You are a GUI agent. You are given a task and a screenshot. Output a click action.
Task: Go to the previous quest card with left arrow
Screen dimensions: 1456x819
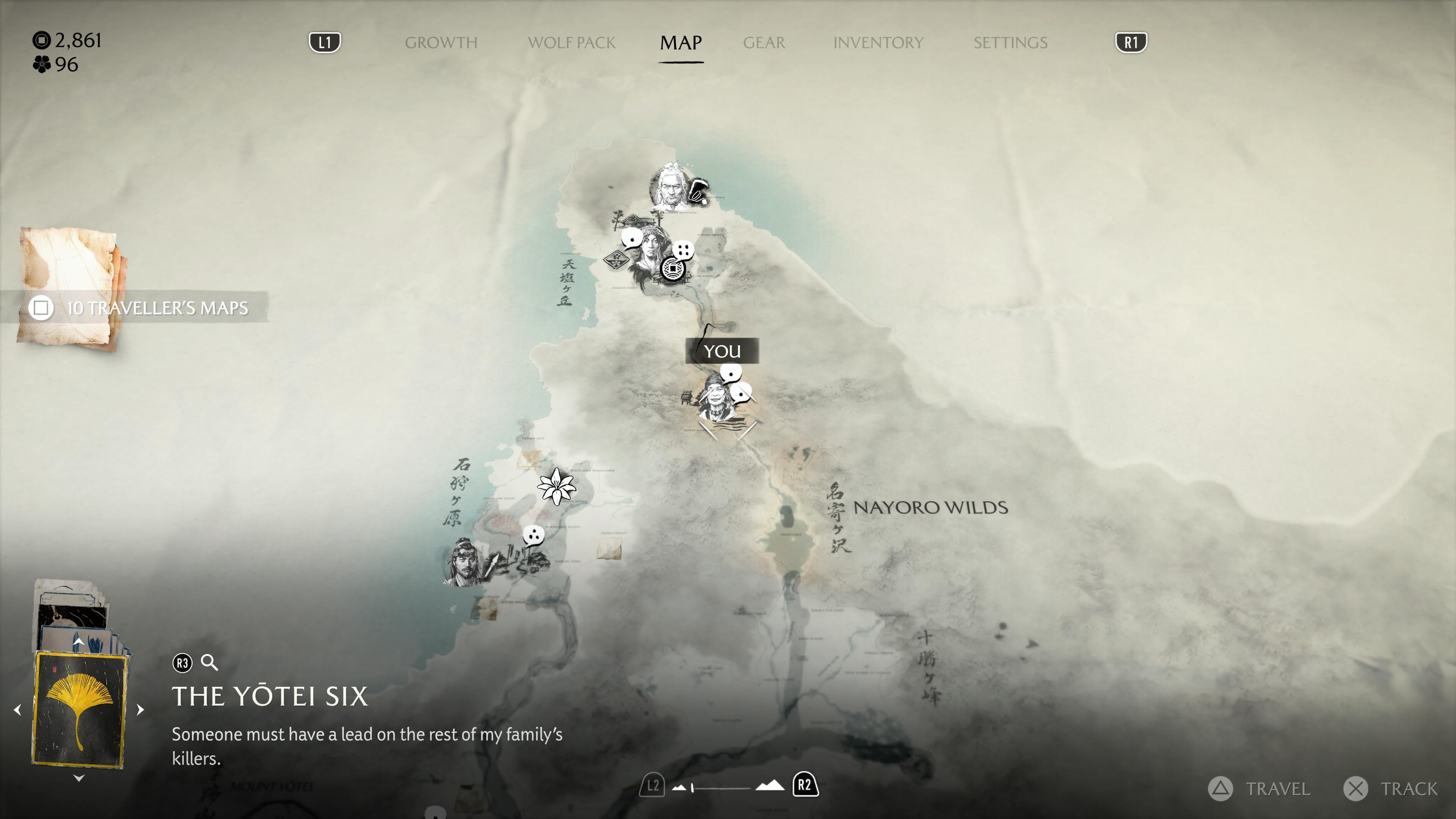(x=17, y=709)
